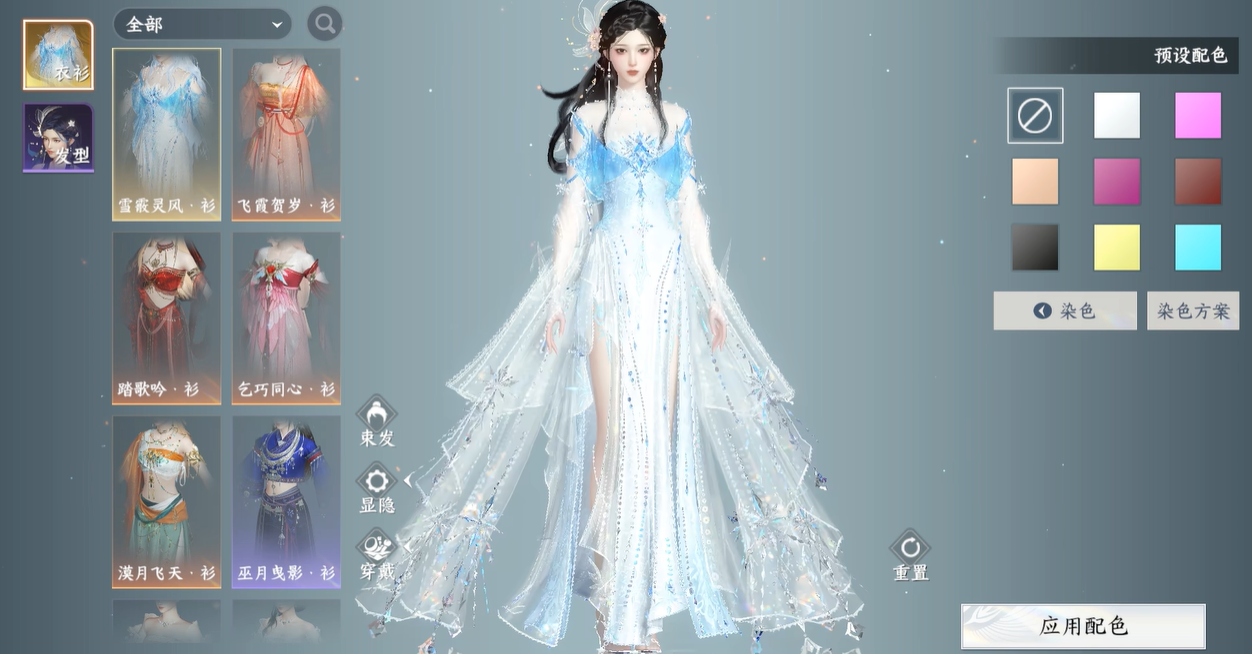
Task: Click the magnifying glass search button
Action: [324, 23]
